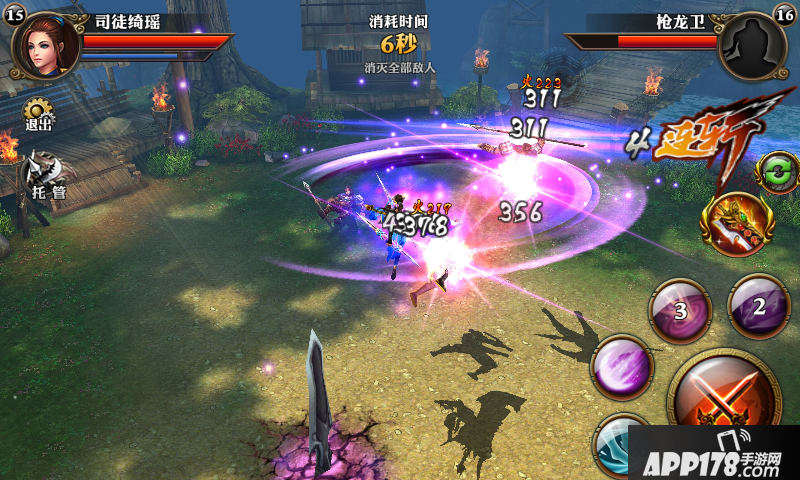Open the player portrait of 司徒绮瑶
This screenshot has width=800, height=480.
[x=45, y=44]
